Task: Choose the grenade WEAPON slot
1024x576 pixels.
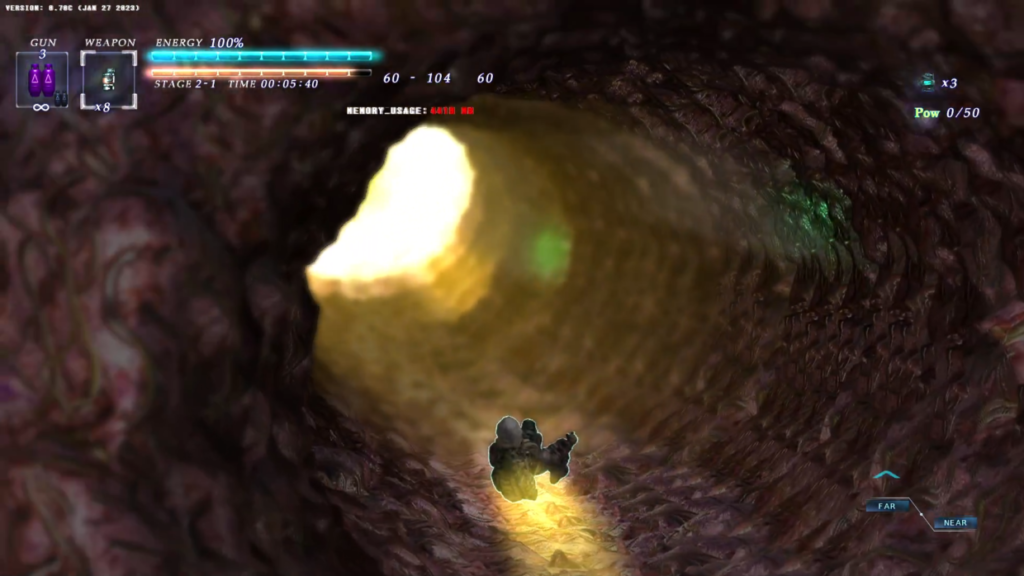Action: click(109, 79)
